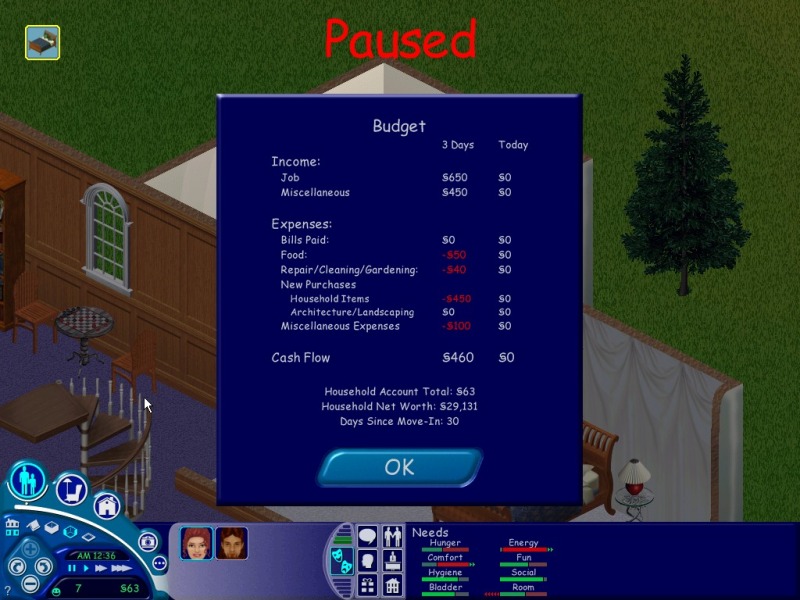This screenshot has width=800, height=600.
Task: Pause the game speed control
Action: 72,568
